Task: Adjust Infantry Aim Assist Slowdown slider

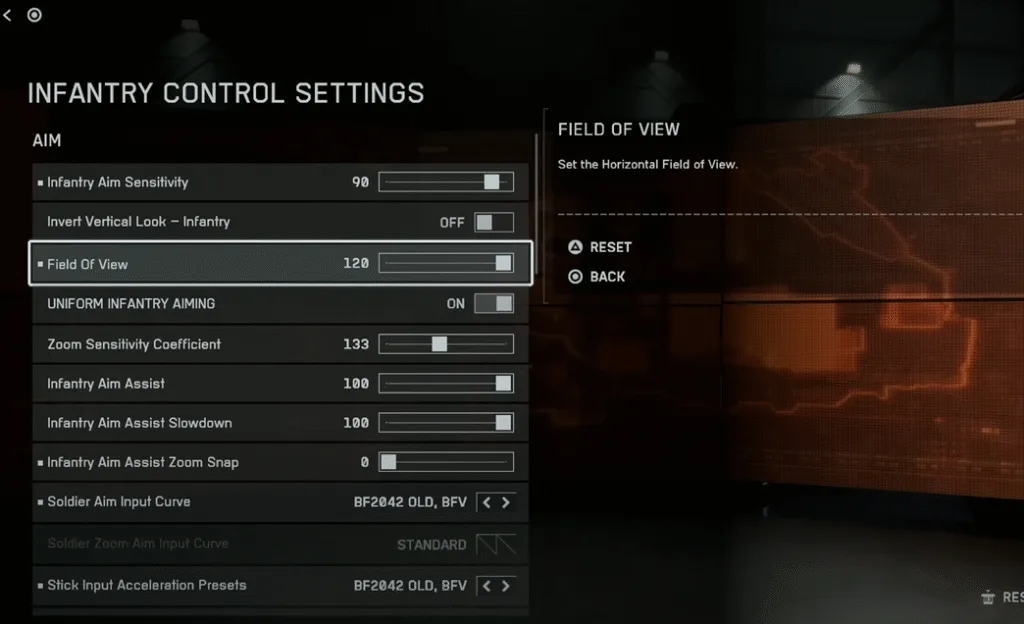Action: pyautogui.click(x=446, y=423)
